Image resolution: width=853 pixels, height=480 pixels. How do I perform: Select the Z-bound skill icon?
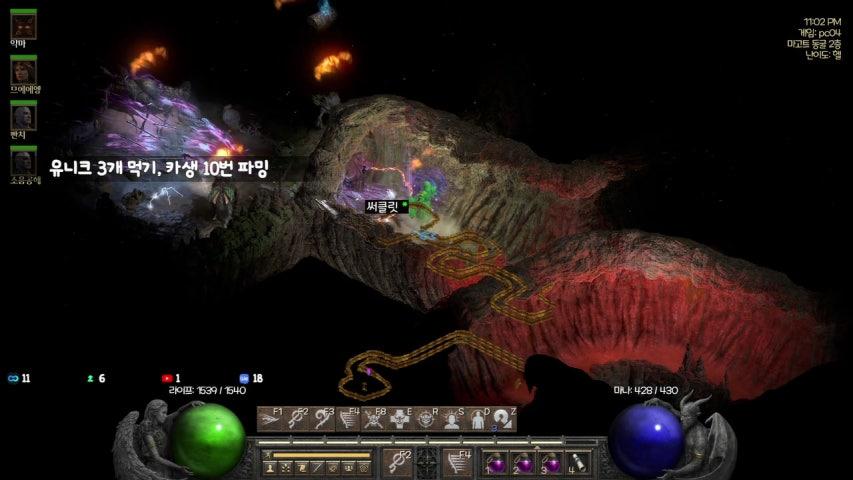tap(504, 419)
